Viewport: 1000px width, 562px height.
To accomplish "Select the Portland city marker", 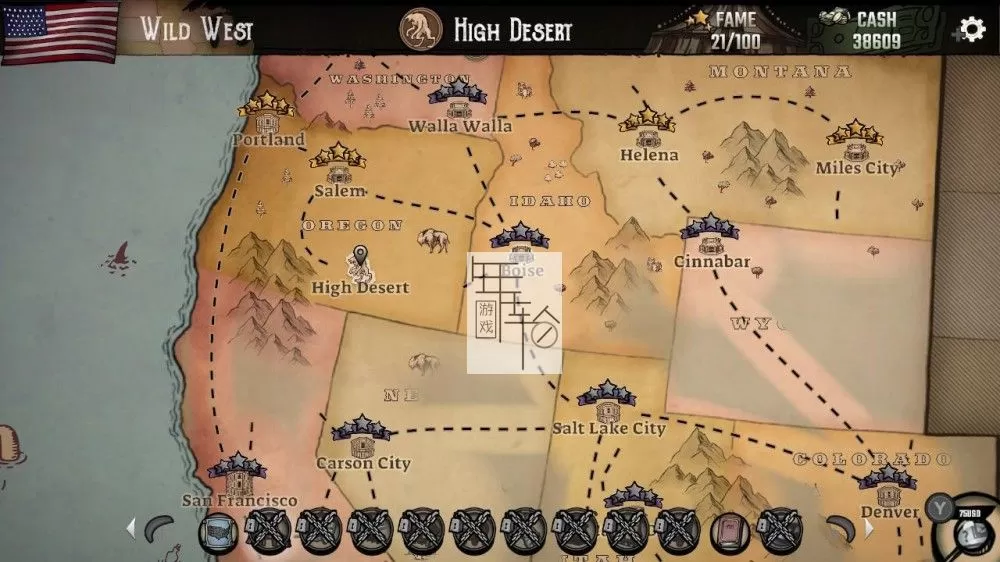I will tap(267, 122).
